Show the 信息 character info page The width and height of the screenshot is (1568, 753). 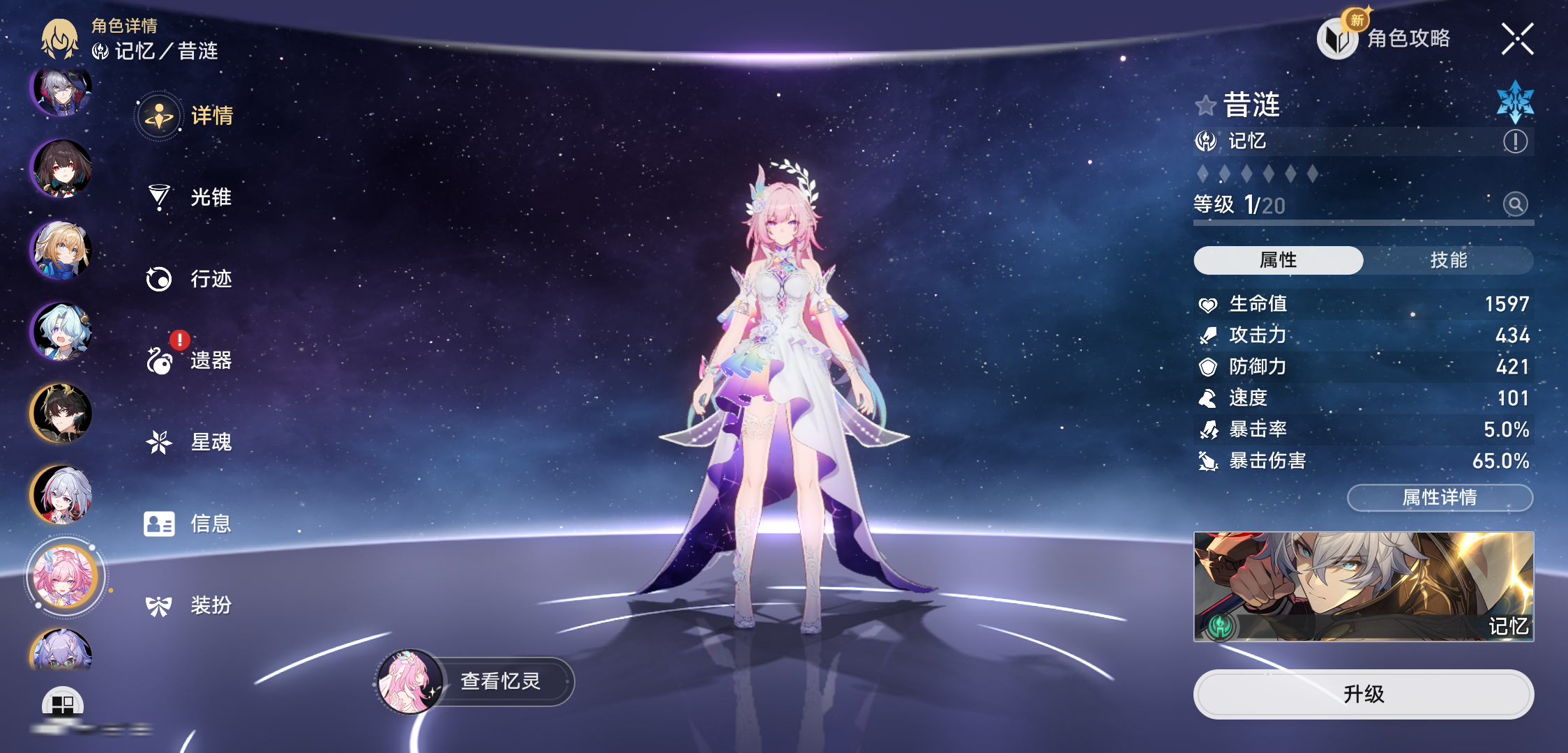(188, 524)
